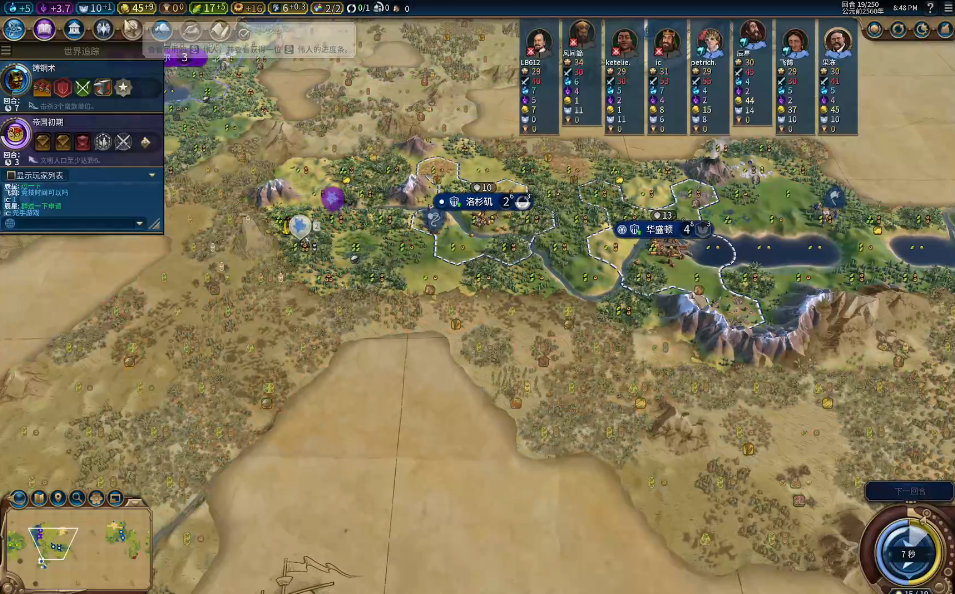Open the Civilopedia help question mark
This screenshot has width=955, height=594.
pyautogui.click(x=931, y=7)
